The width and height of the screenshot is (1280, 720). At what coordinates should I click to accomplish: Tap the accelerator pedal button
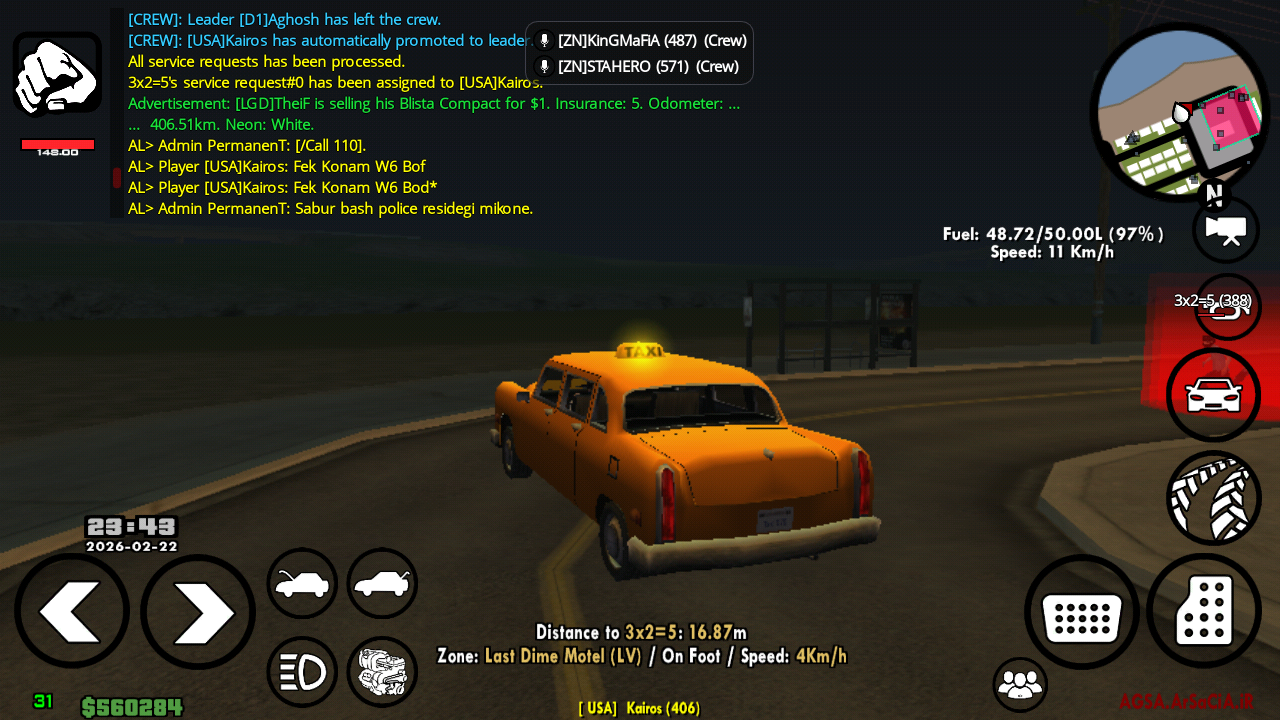tap(1204, 611)
